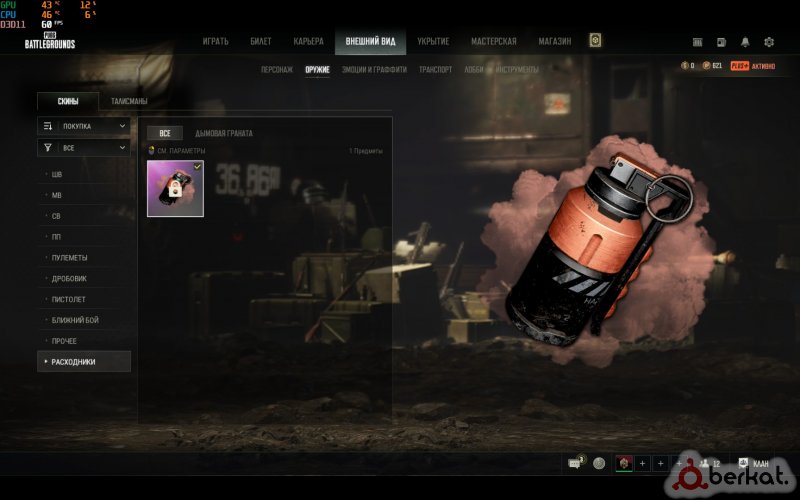Select the БЛИЖНИЙ БОЙ category

(x=75, y=320)
